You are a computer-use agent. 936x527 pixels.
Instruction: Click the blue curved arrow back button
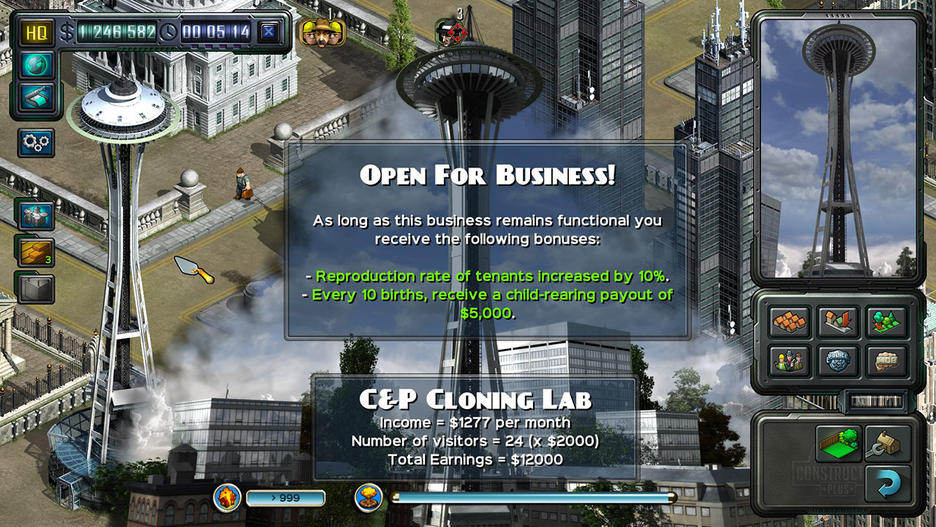coord(887,484)
